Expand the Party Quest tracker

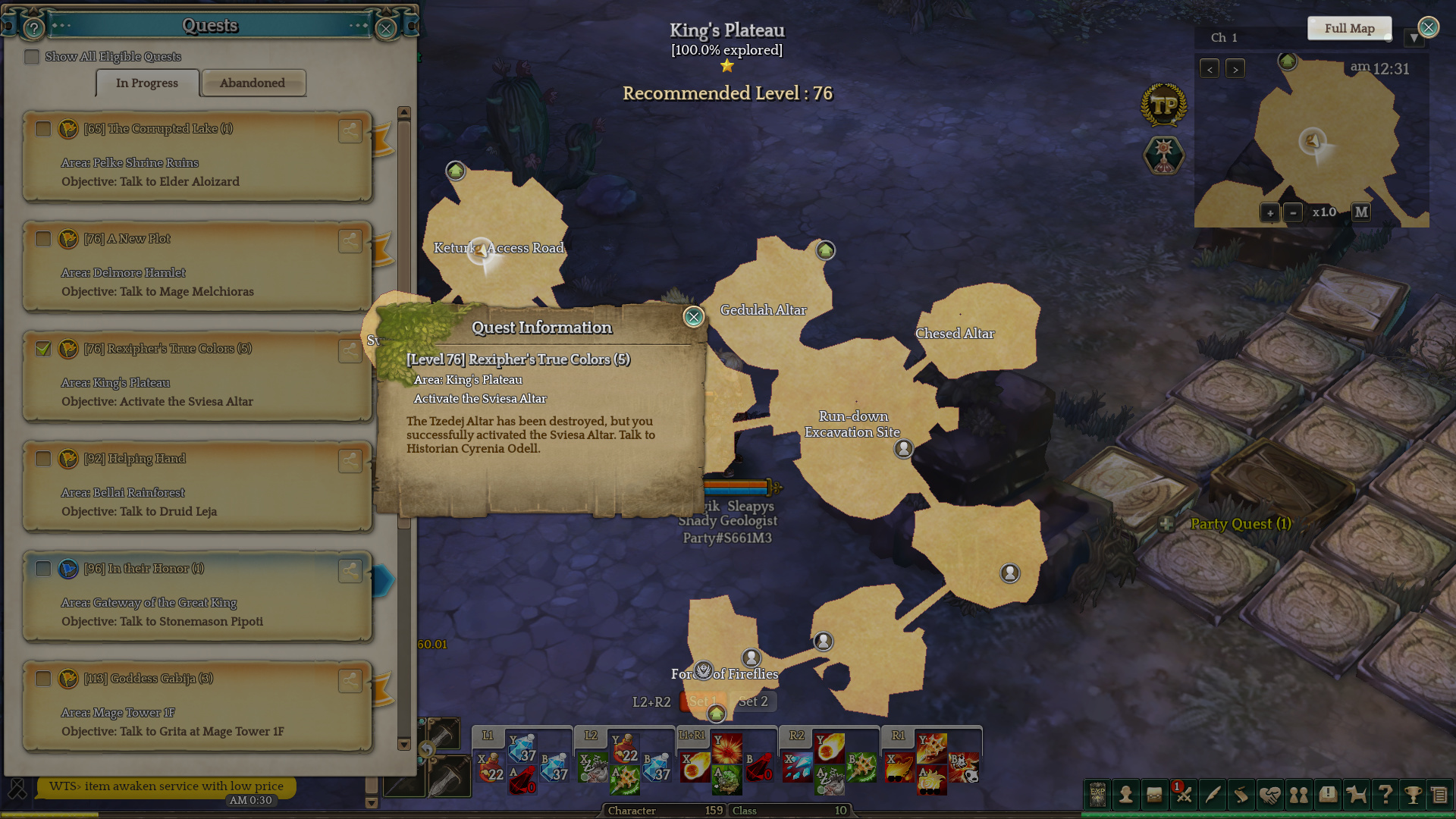click(x=1166, y=524)
